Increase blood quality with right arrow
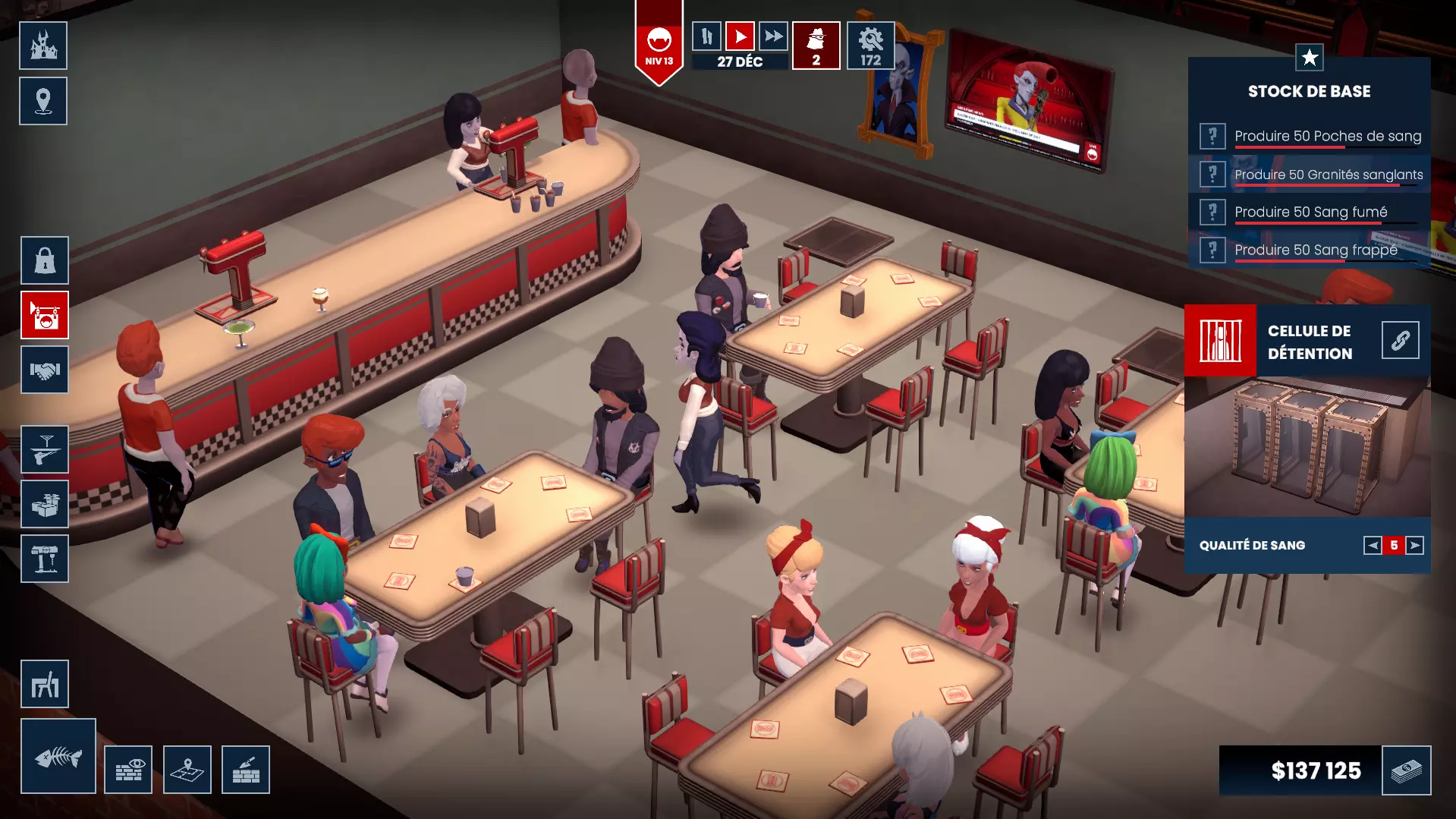 click(x=1415, y=545)
